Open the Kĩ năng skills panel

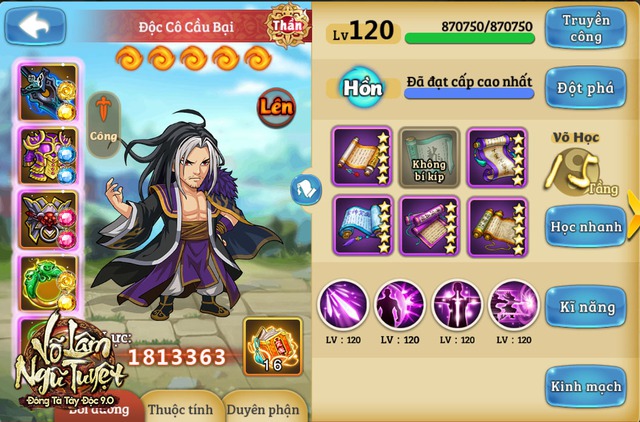[585, 307]
